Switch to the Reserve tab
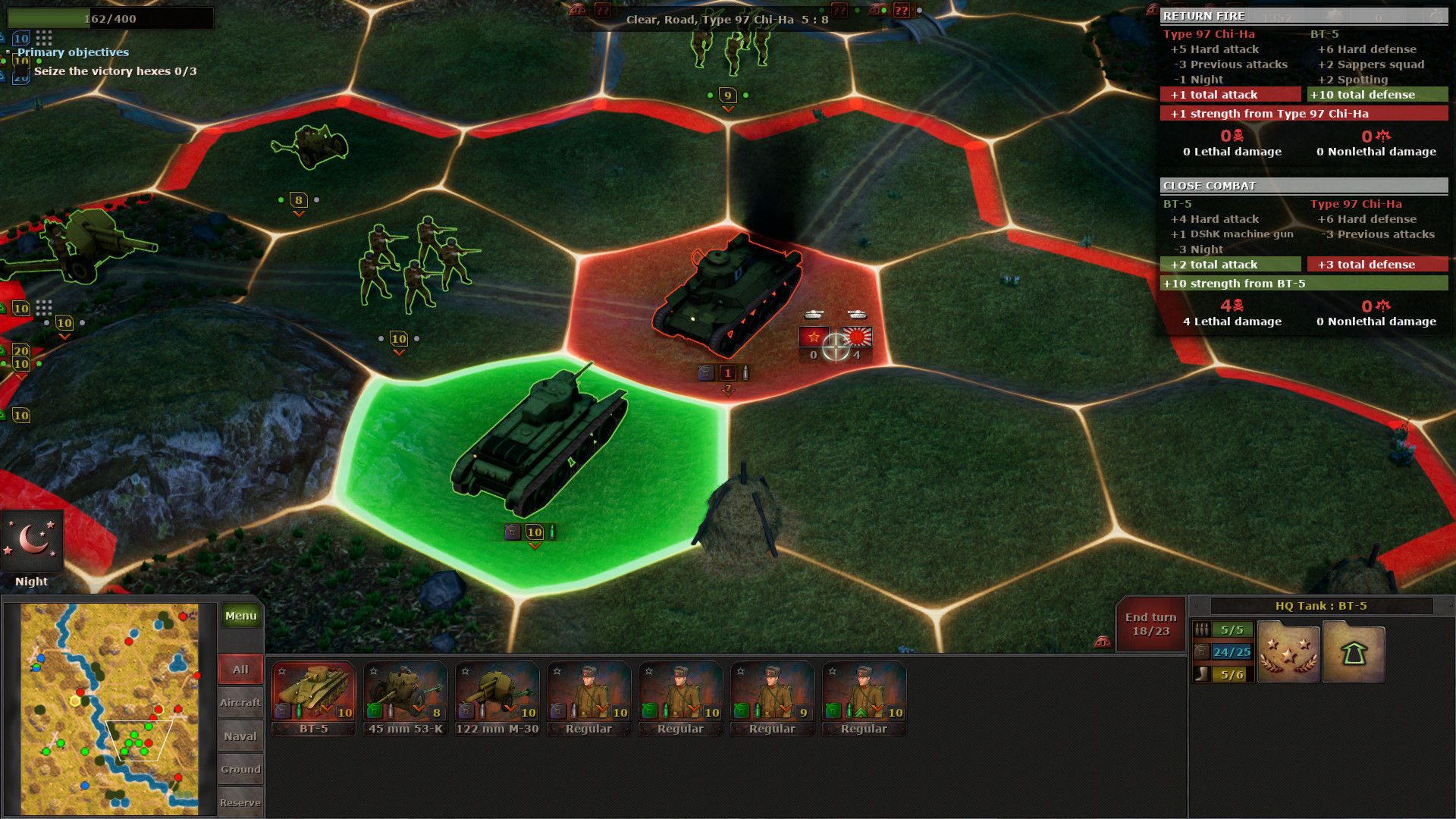The image size is (1456, 819). point(240,802)
